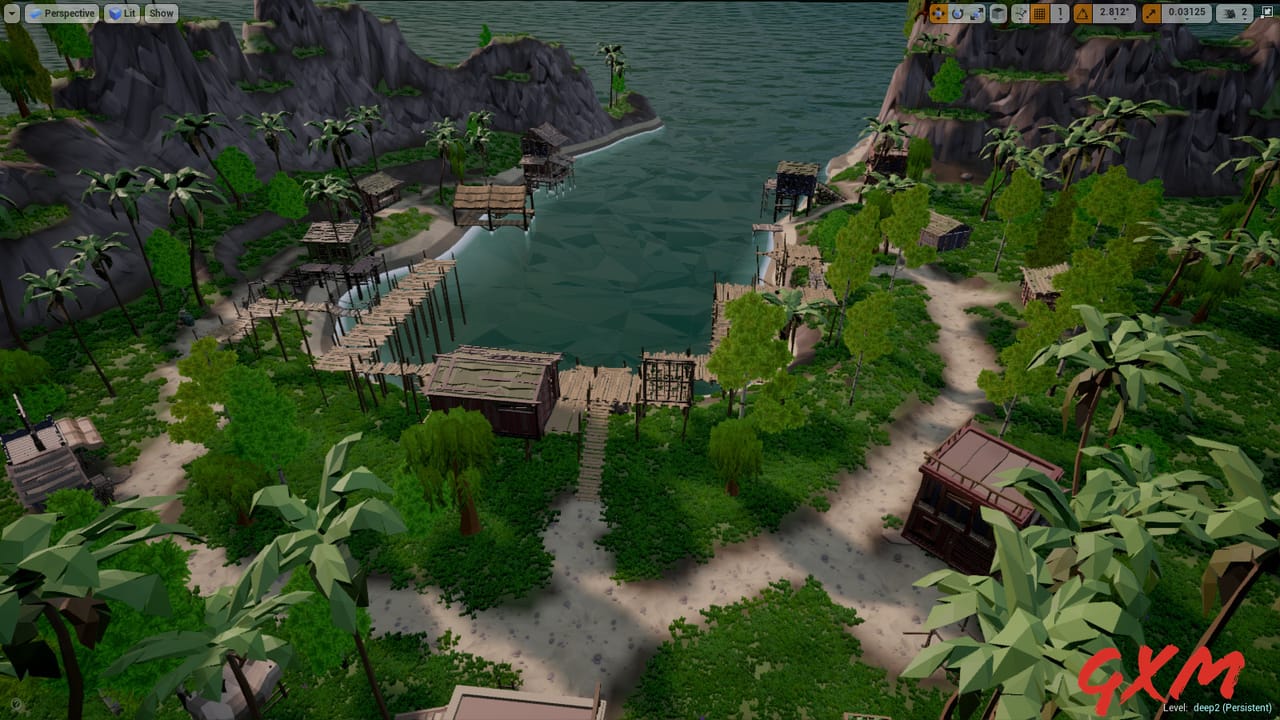The width and height of the screenshot is (1280, 720).
Task: Open the grid snap size dropdown
Action: 1060,13
